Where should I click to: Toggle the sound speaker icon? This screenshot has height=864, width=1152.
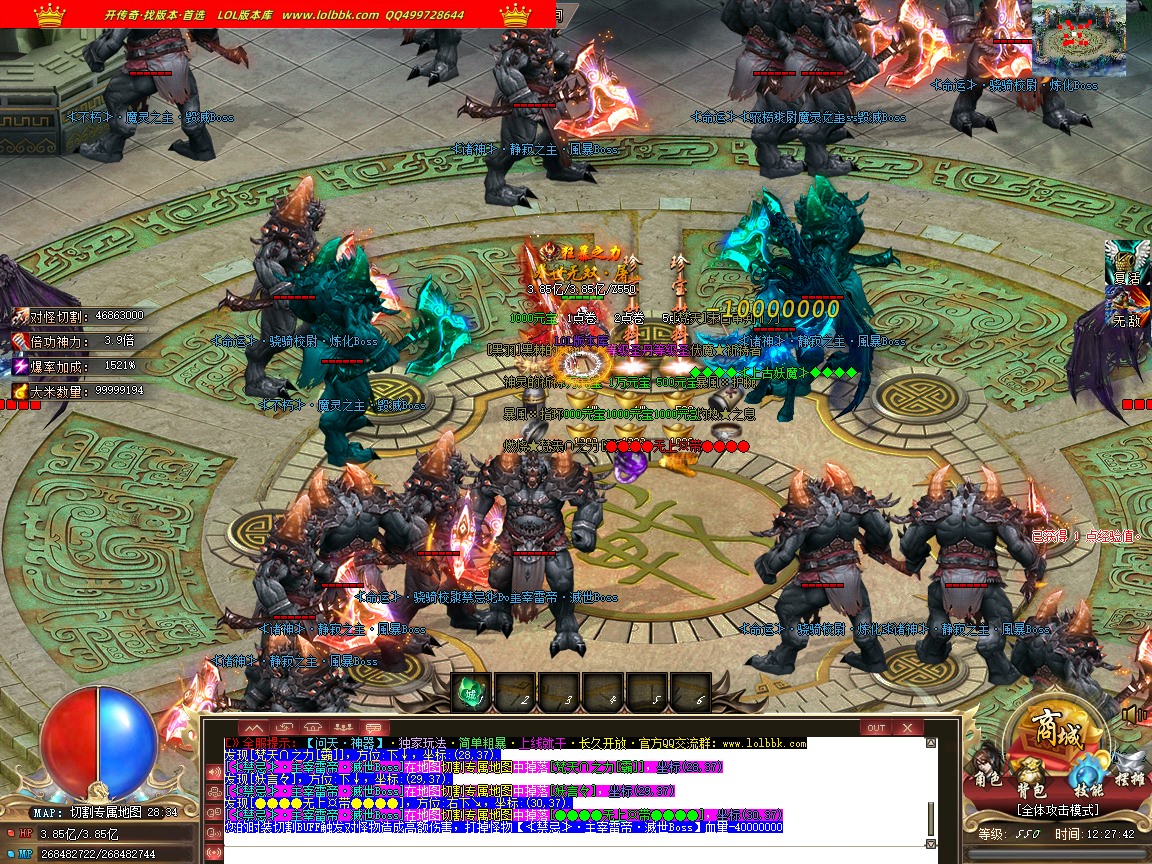(1134, 715)
